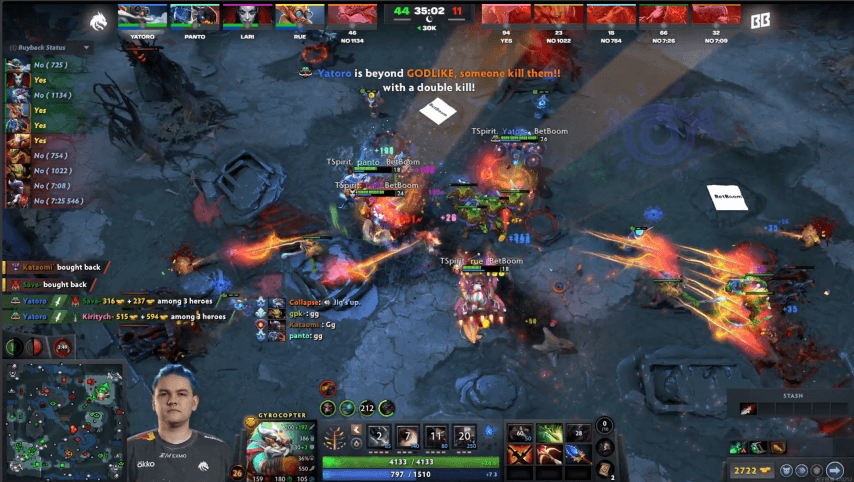Activate the ability with cooldown 2
Image resolution: width=854 pixels, height=482 pixels.
click(379, 436)
